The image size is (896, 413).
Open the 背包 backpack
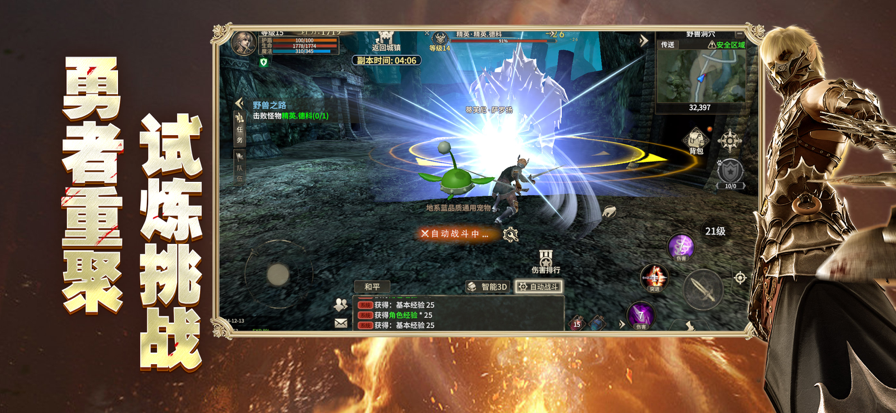696,143
